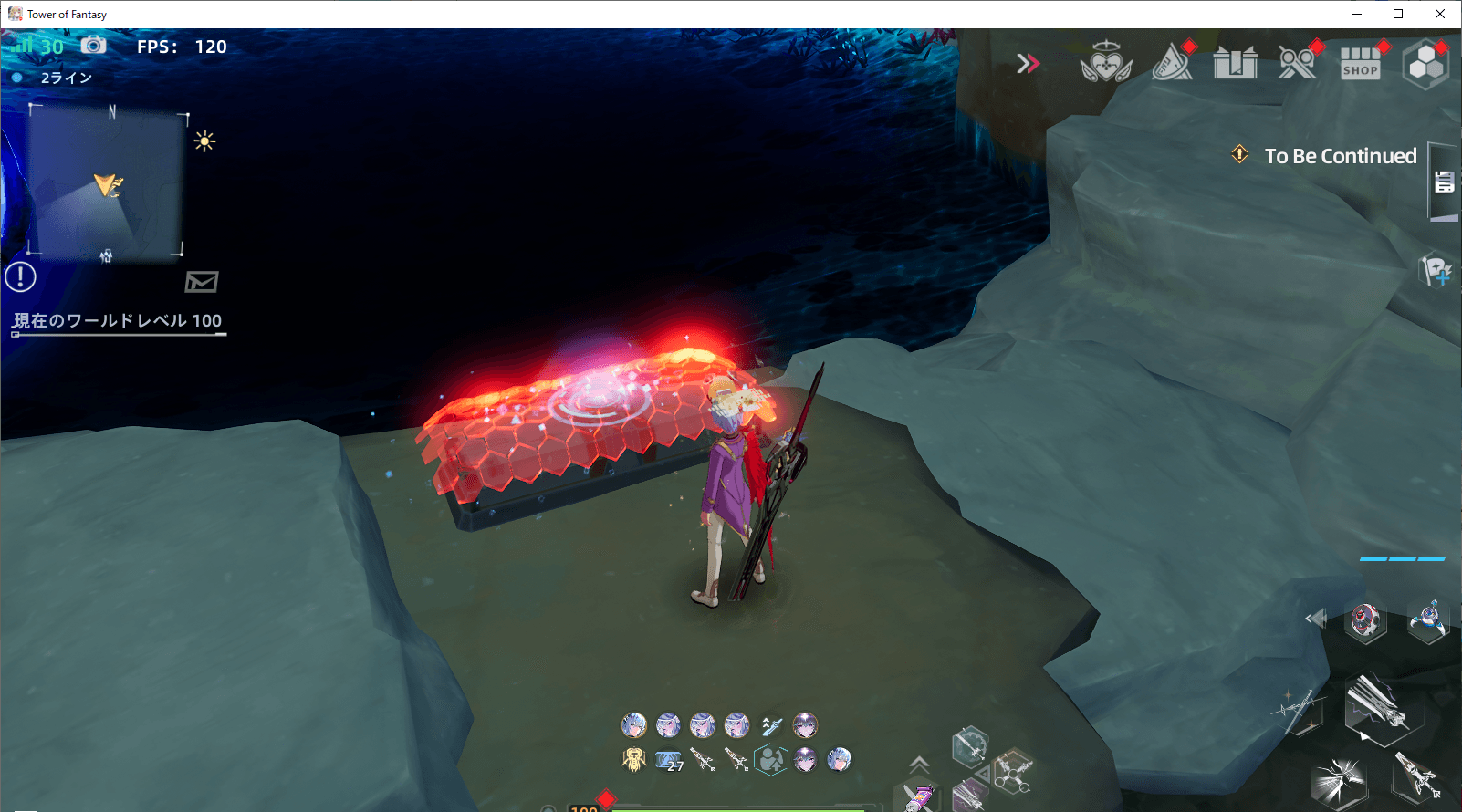Open the minimap
Image resolution: width=1462 pixels, height=812 pixels.
tap(107, 182)
